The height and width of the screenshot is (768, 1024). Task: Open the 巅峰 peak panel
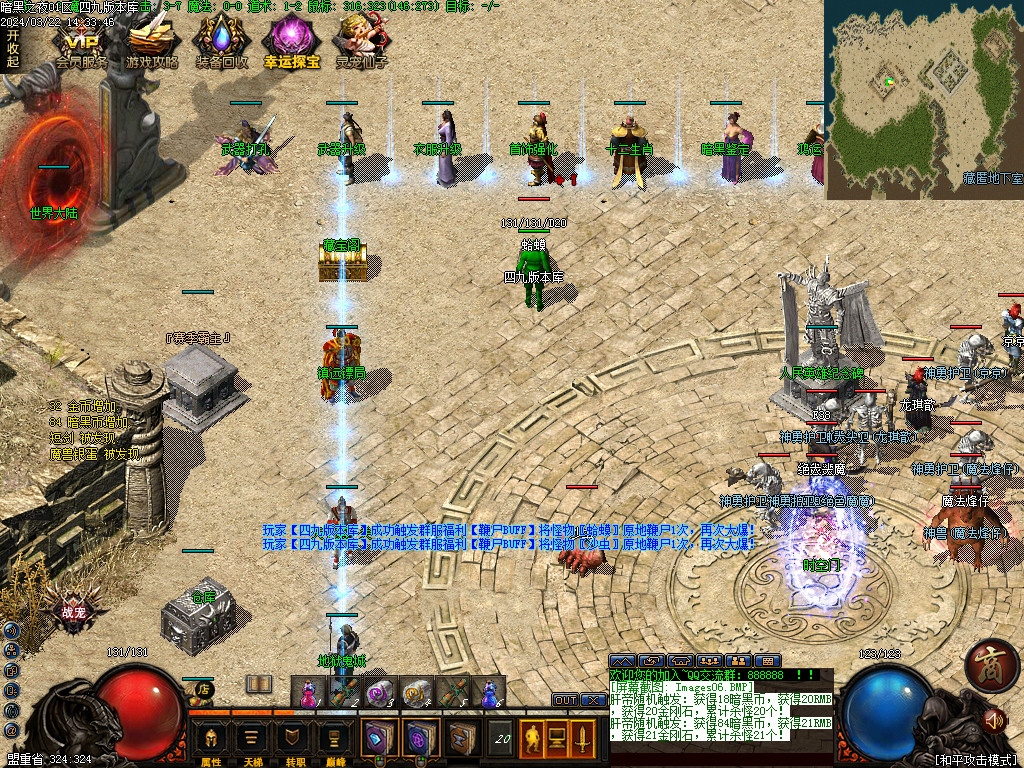(x=336, y=740)
